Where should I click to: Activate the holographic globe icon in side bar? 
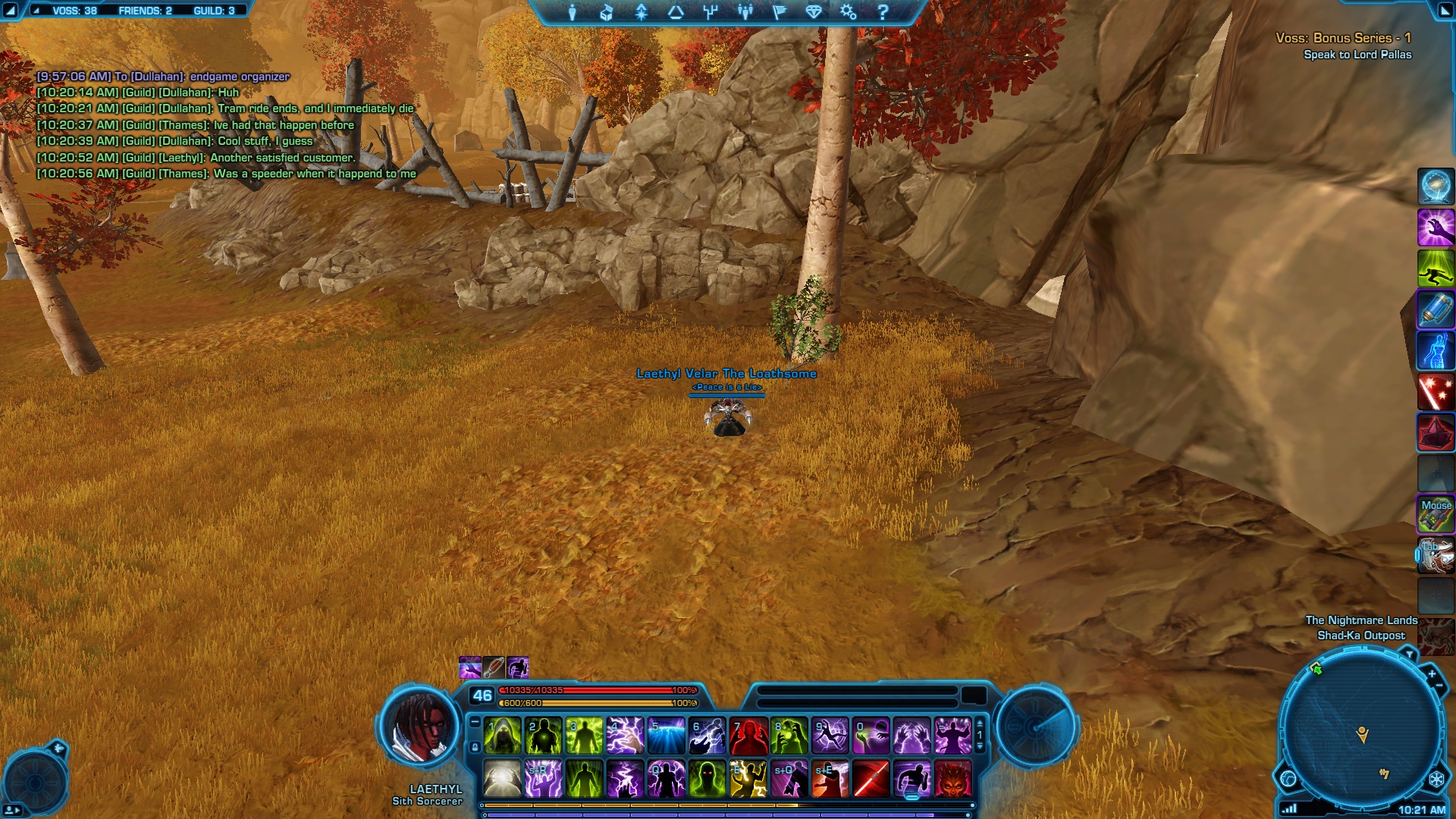coord(1436,186)
